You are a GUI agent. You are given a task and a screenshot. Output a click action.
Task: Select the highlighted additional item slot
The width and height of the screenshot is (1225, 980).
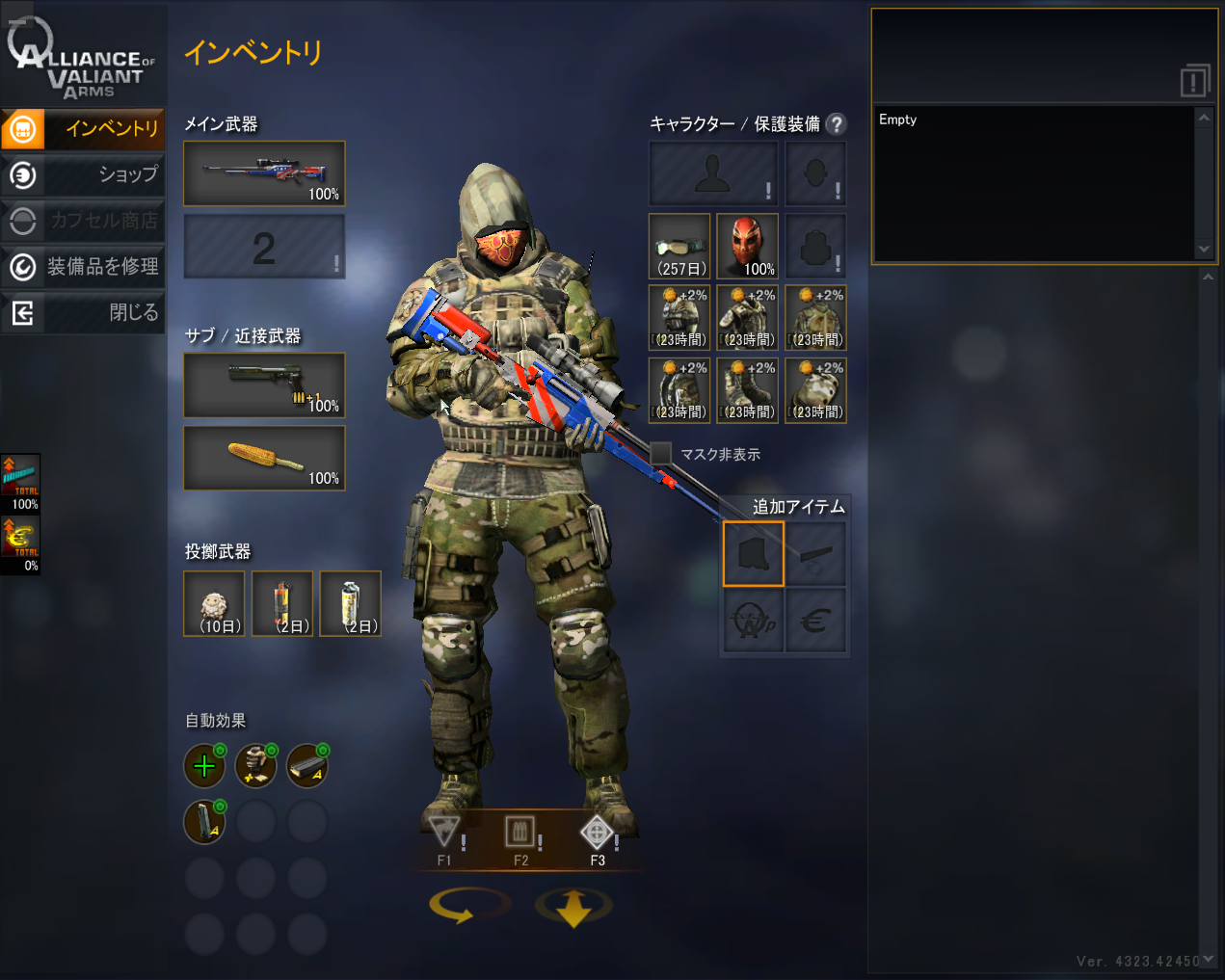click(754, 554)
